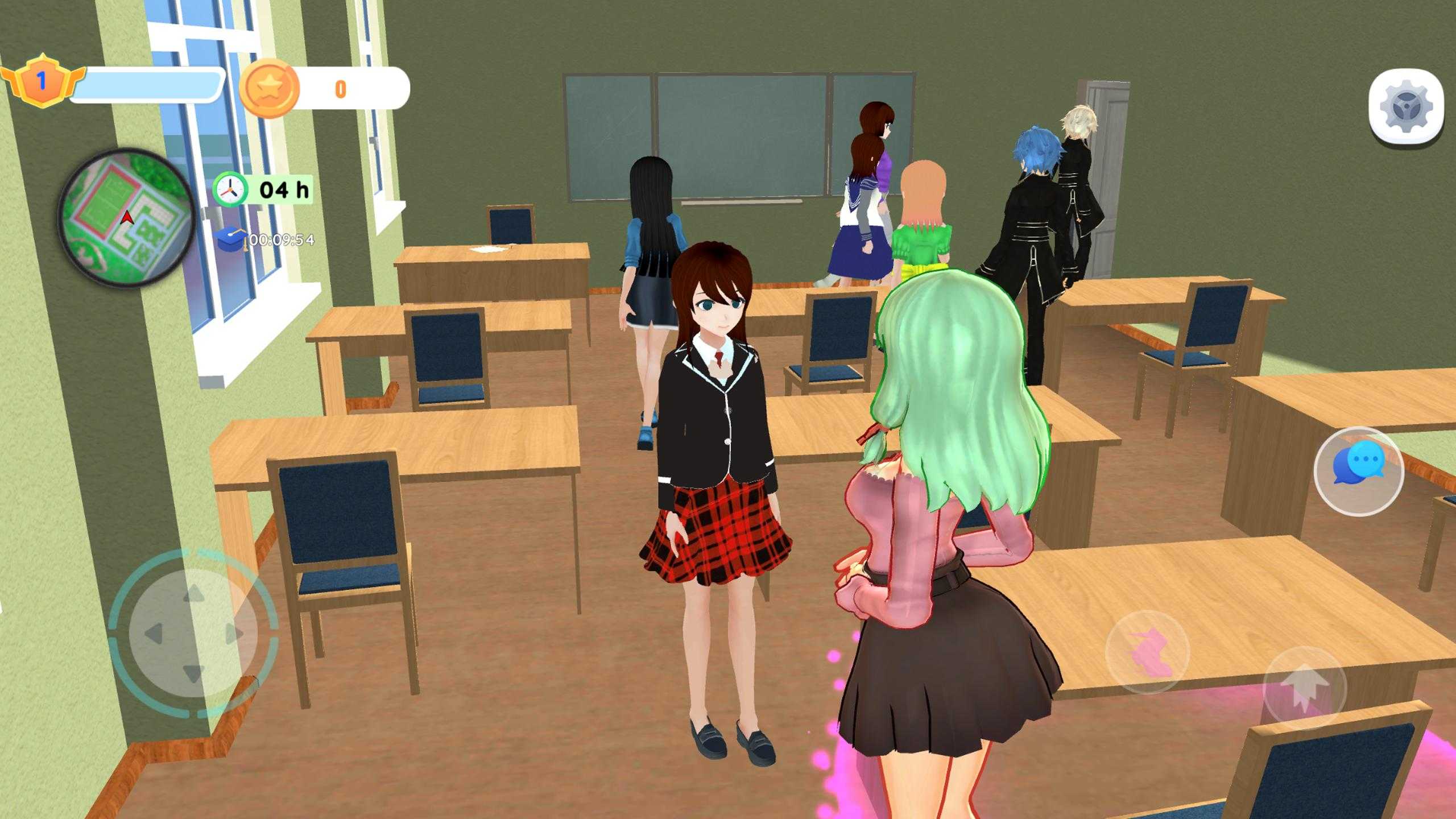Open the gear settings menu
The height and width of the screenshot is (819, 1456).
(1406, 106)
